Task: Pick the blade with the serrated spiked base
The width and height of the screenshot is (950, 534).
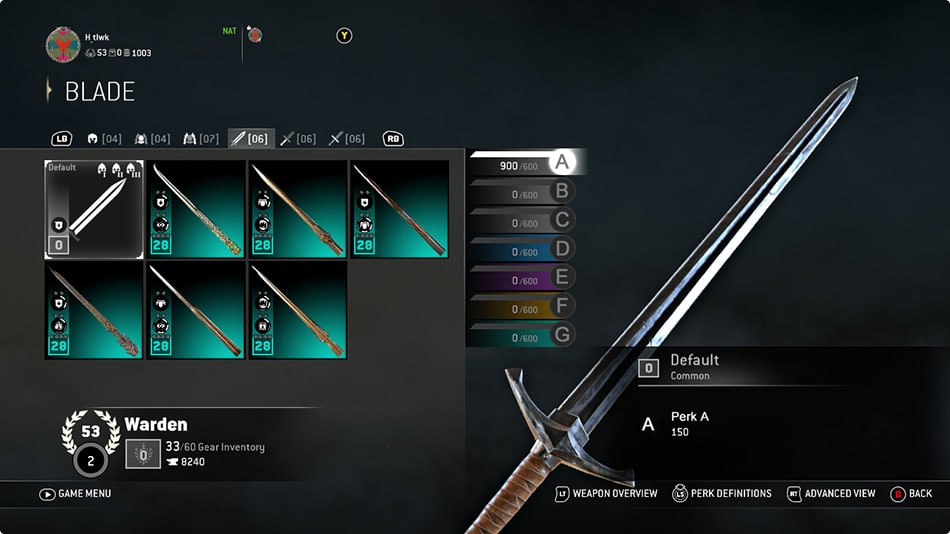Action: point(94,309)
